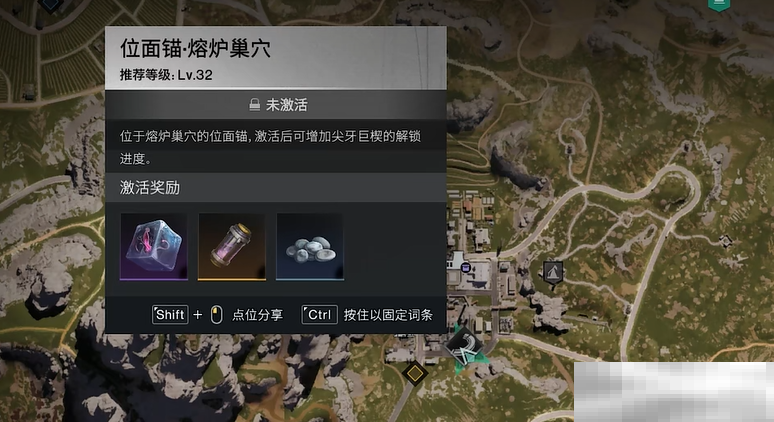Select the yellow diamond map marker

pos(413,373)
